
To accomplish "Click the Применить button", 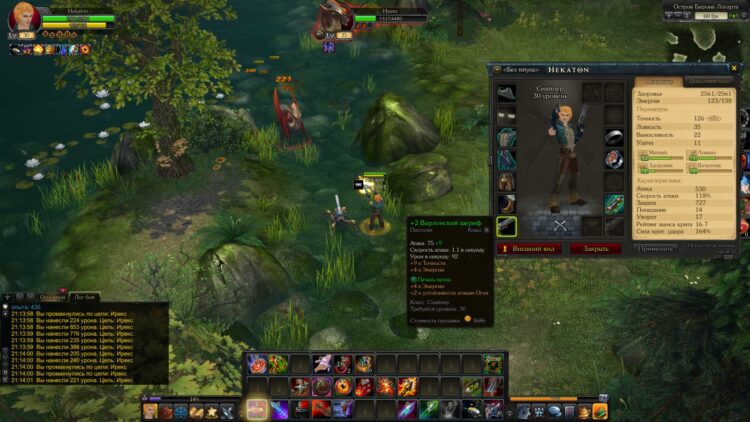I will 655,248.
